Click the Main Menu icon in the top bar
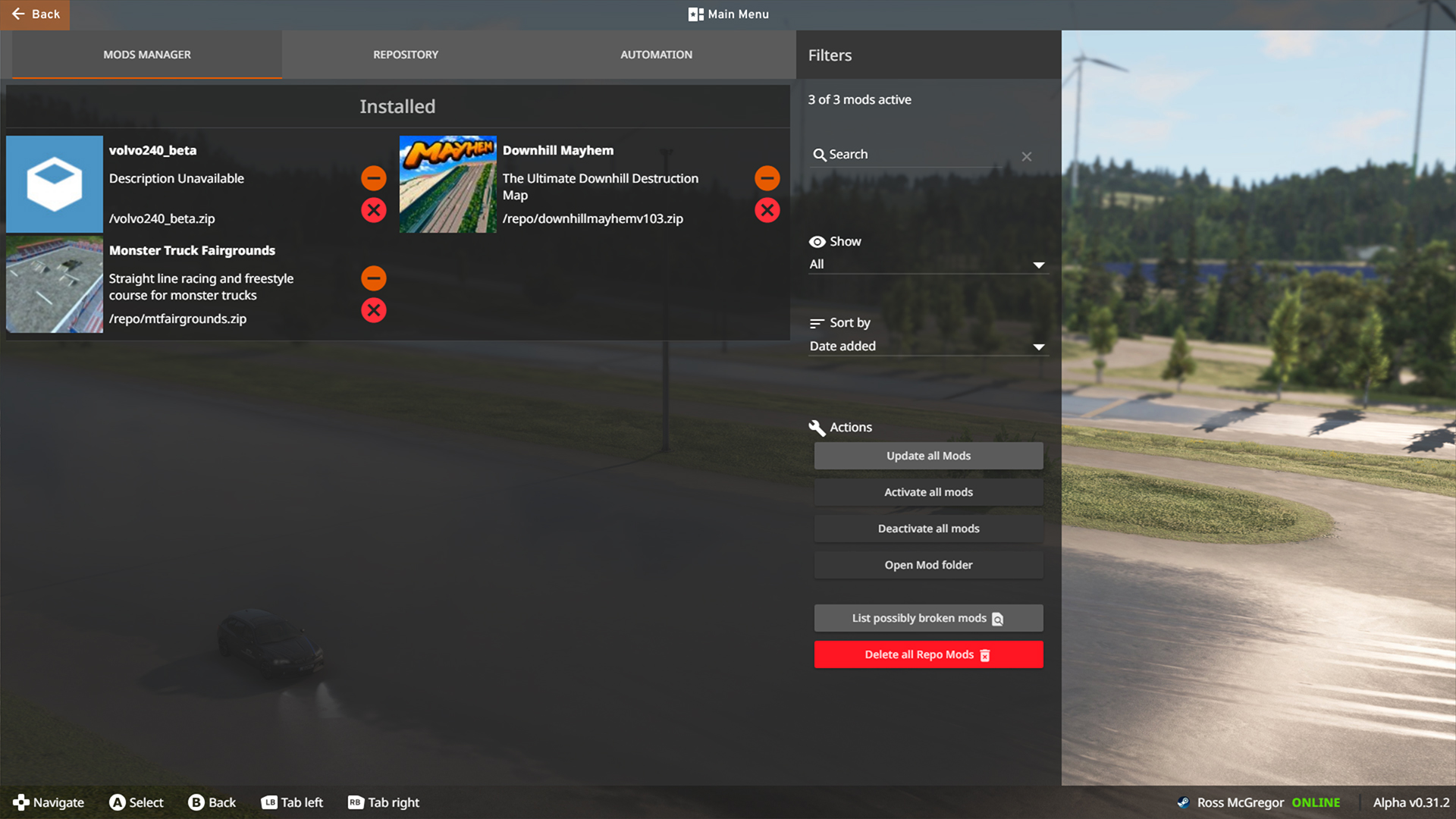The image size is (1456, 819). 695,14
